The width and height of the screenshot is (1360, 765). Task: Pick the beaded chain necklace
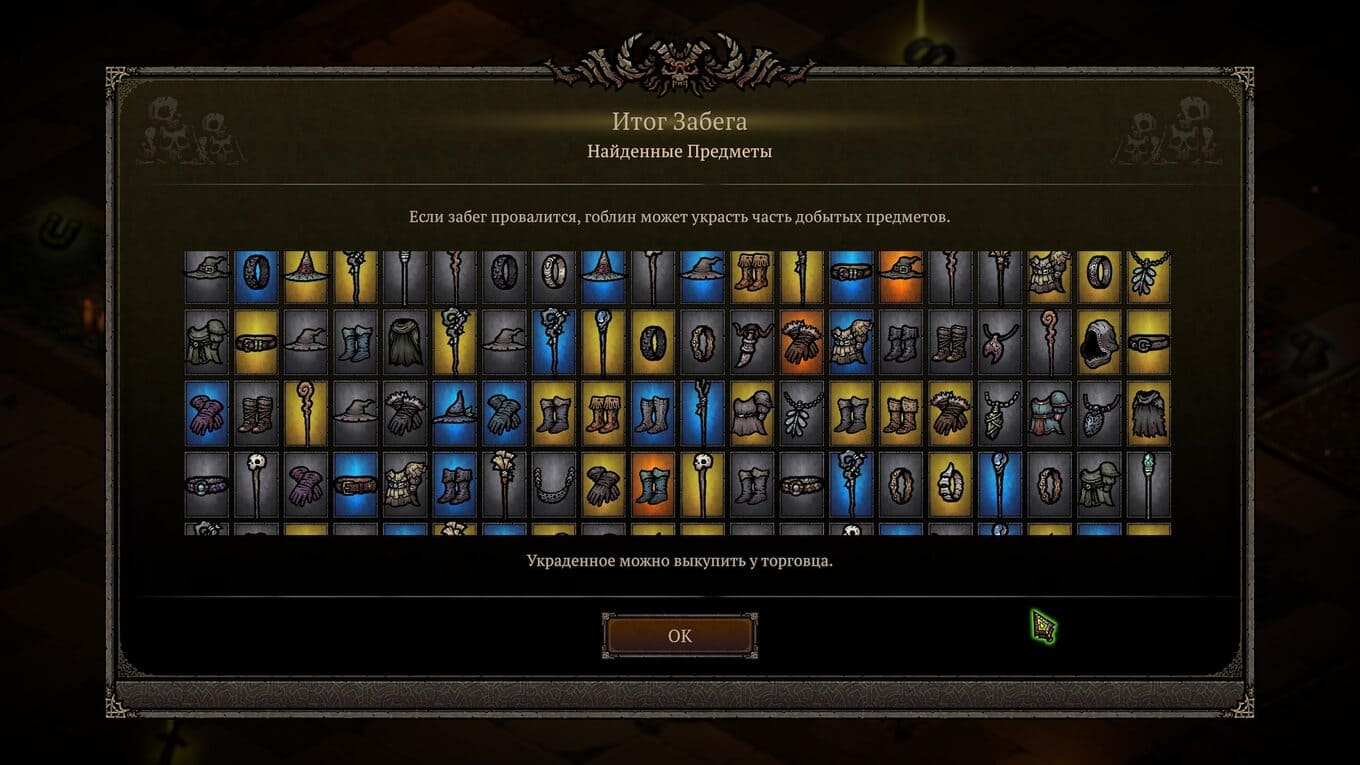[553, 485]
